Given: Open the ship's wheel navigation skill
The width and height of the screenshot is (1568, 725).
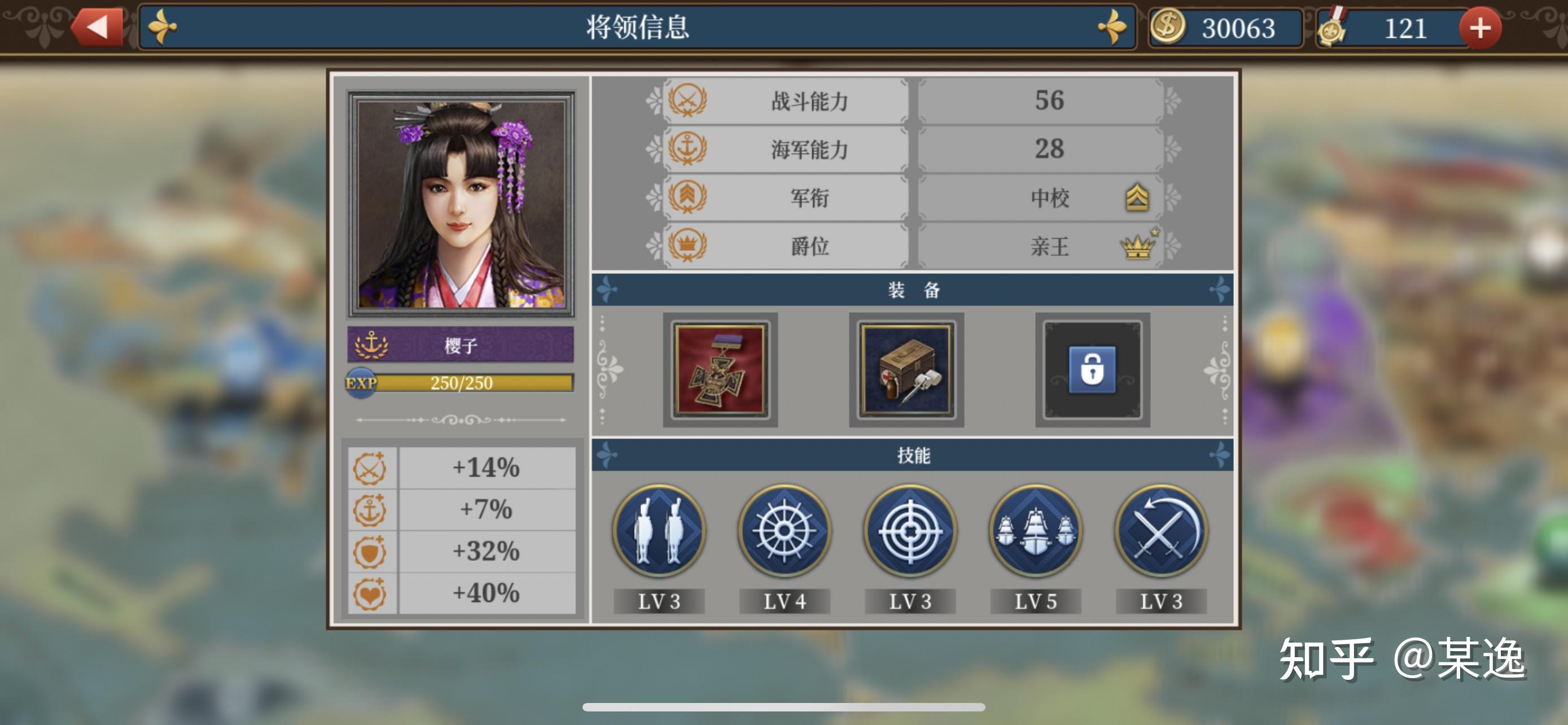Looking at the screenshot, I should coord(784,532).
